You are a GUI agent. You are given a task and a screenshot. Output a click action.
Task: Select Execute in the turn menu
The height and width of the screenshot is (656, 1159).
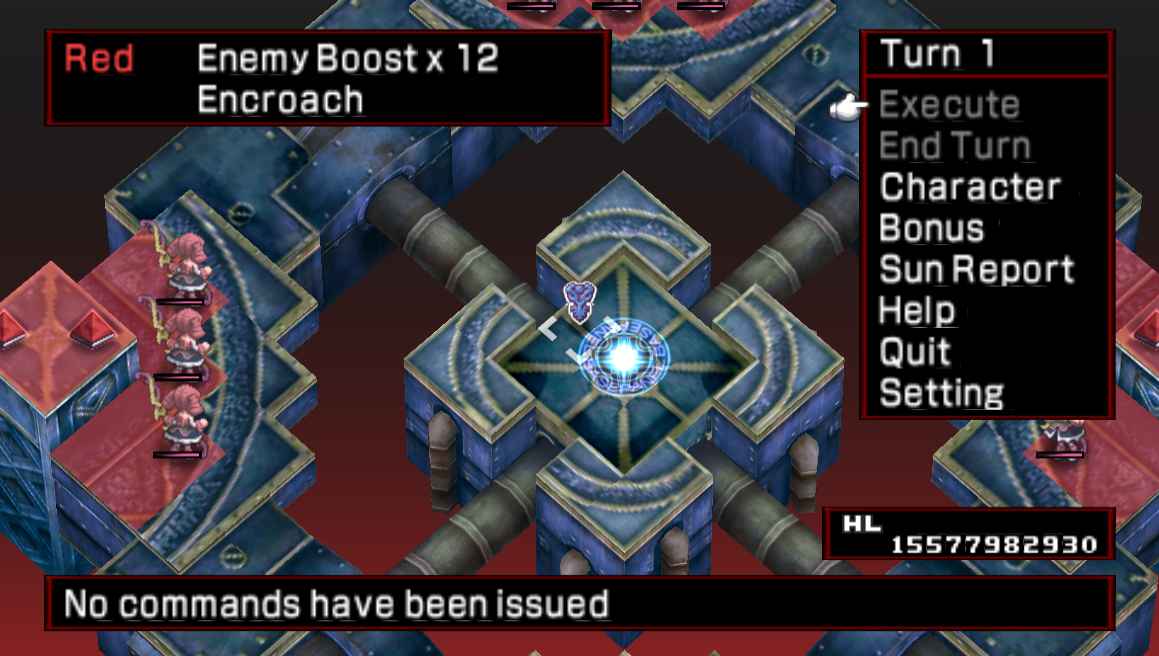click(x=949, y=105)
